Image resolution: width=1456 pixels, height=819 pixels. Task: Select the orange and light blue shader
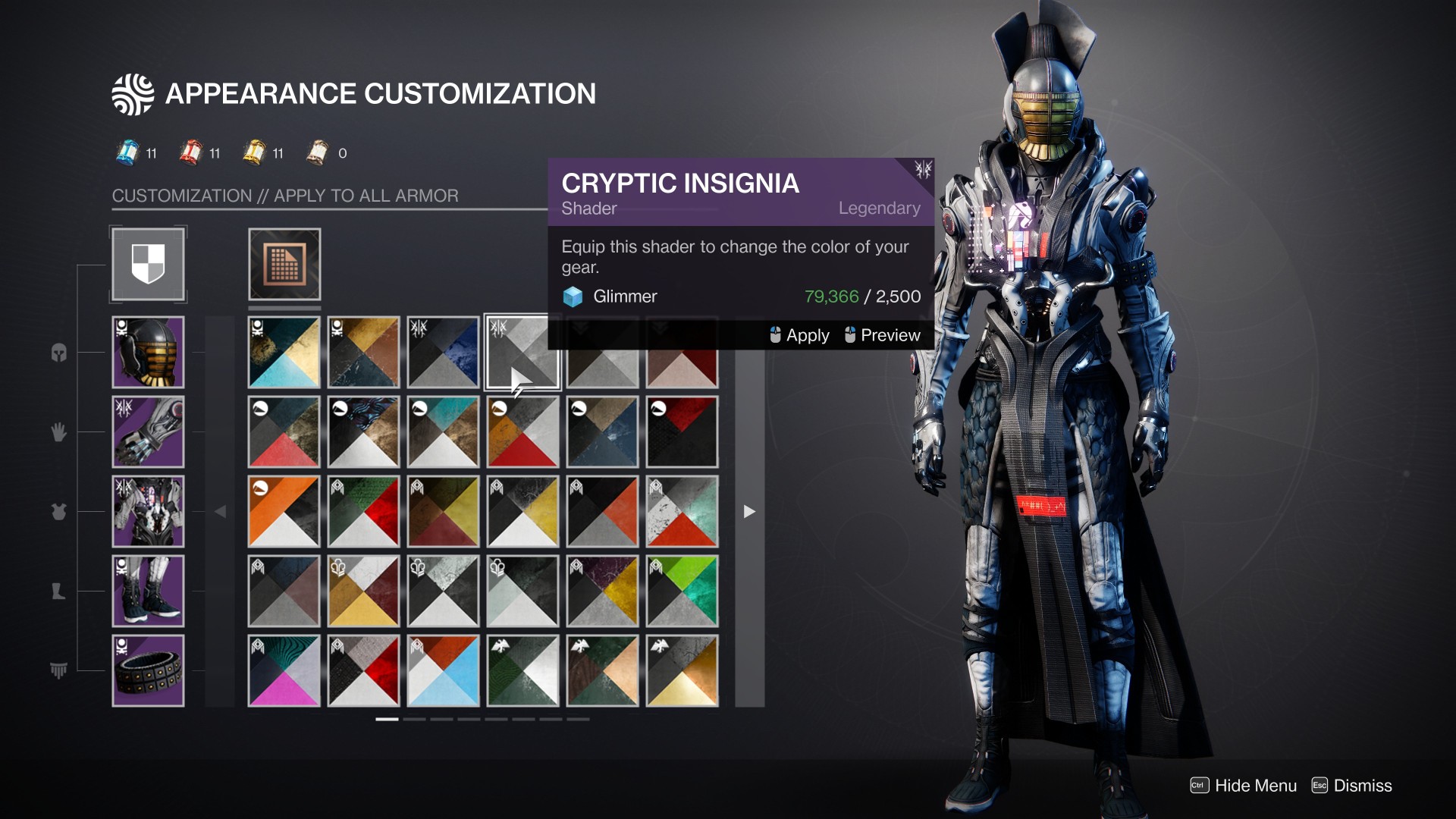[x=444, y=671]
